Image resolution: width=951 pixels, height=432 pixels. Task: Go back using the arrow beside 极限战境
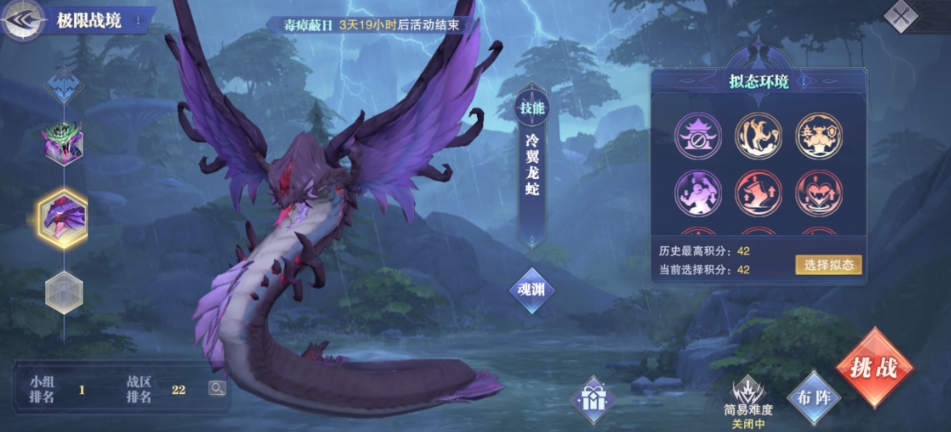(x=23, y=20)
